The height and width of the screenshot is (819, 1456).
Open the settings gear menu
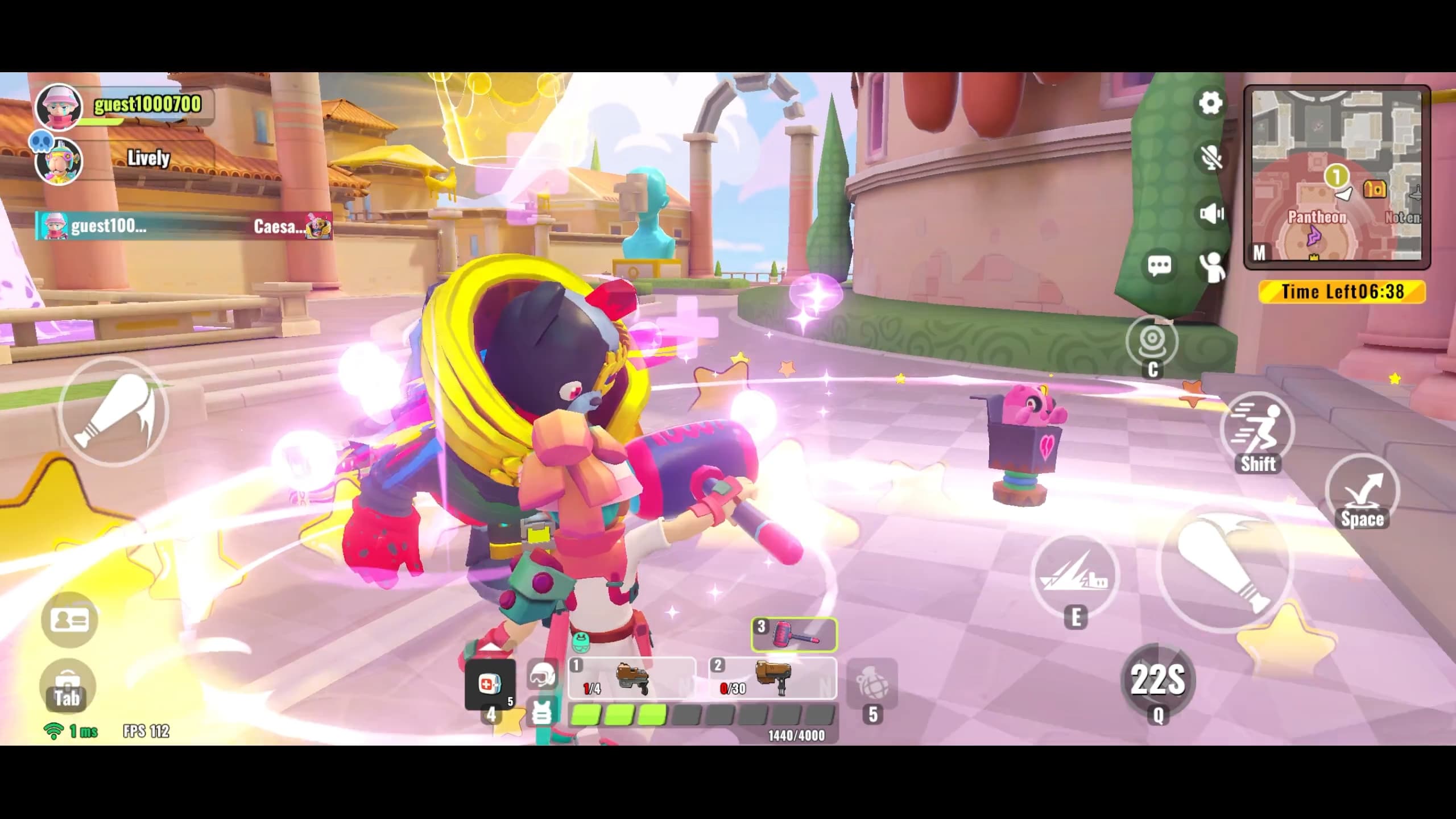(x=1210, y=104)
